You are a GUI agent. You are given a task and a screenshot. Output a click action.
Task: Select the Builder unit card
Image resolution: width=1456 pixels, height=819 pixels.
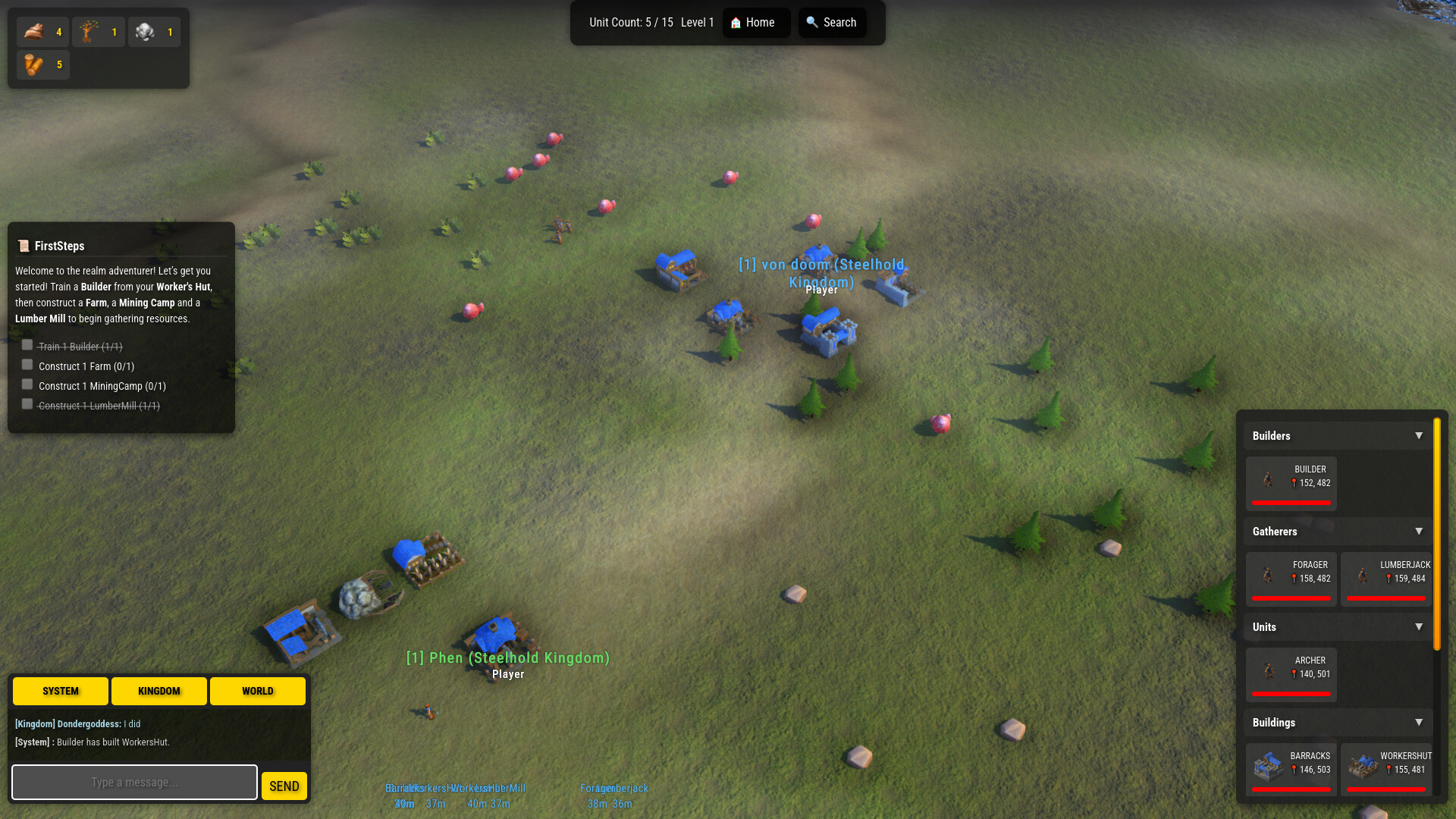pos(1290,483)
